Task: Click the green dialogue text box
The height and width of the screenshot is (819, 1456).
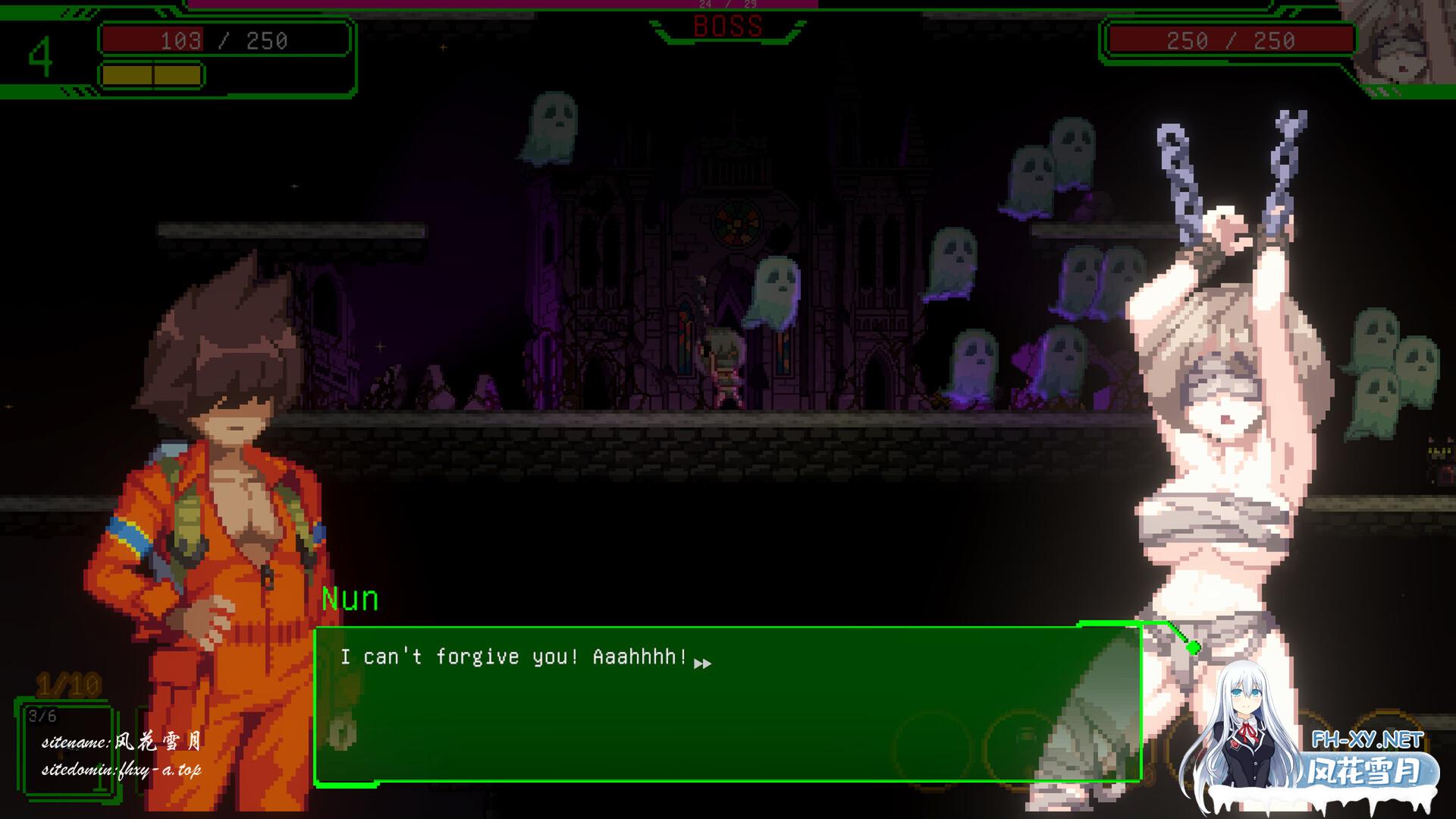Action: pos(727,704)
